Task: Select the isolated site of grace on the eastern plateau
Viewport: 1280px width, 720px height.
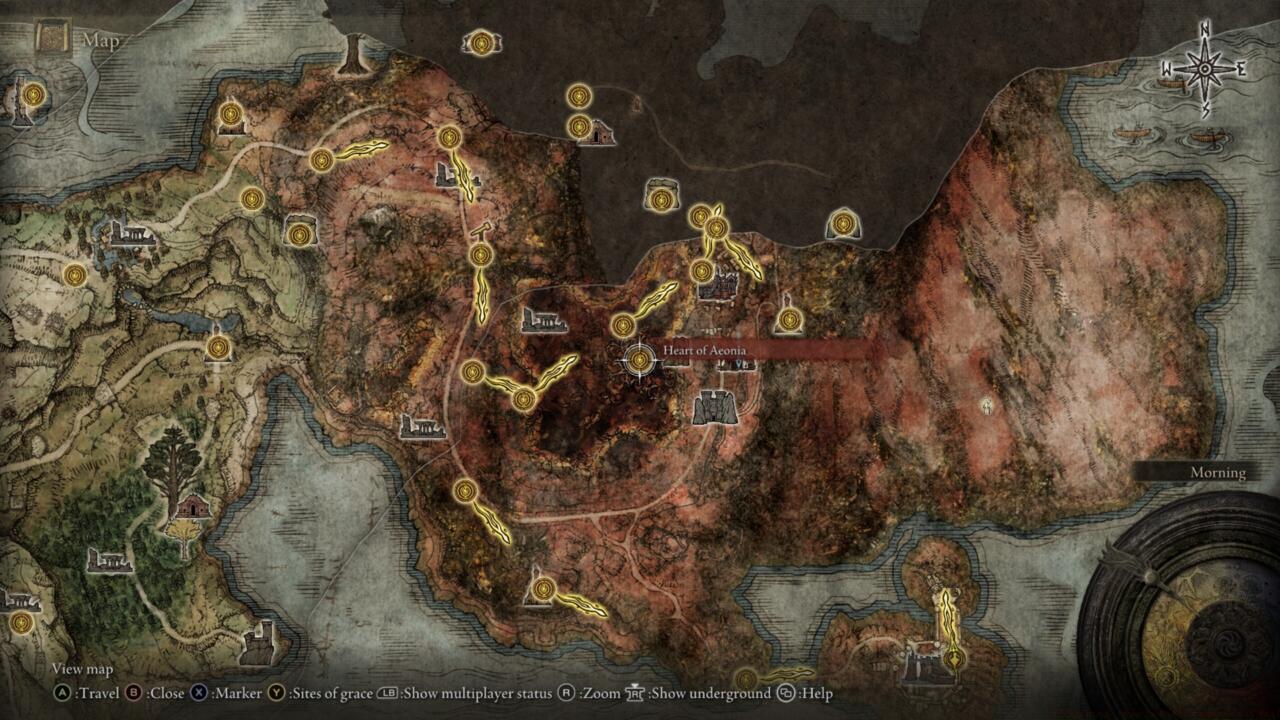Action: [843, 223]
